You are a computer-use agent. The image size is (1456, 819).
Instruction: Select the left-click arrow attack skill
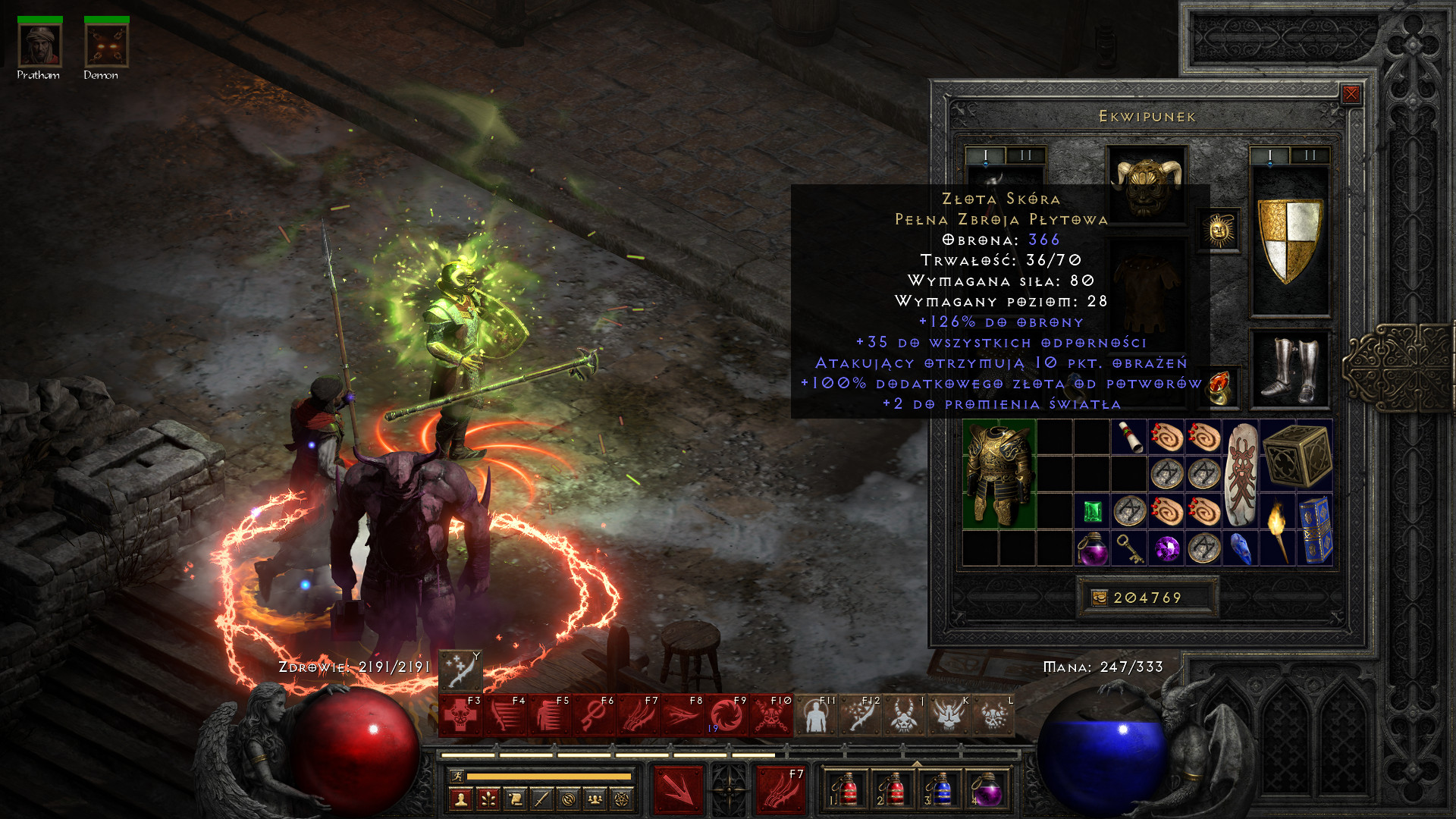679,789
